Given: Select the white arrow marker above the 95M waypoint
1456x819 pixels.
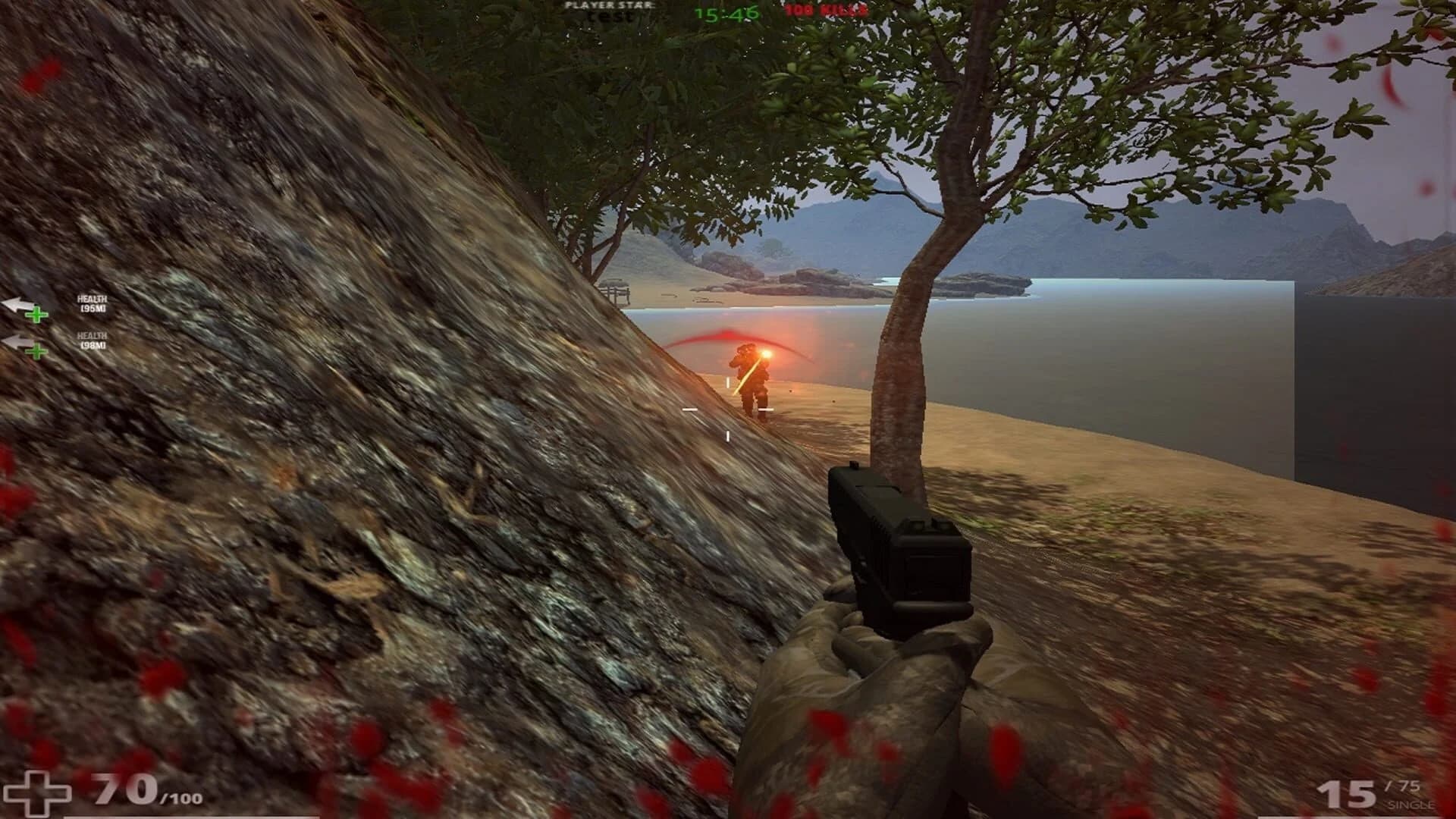Looking at the screenshot, I should (17, 303).
